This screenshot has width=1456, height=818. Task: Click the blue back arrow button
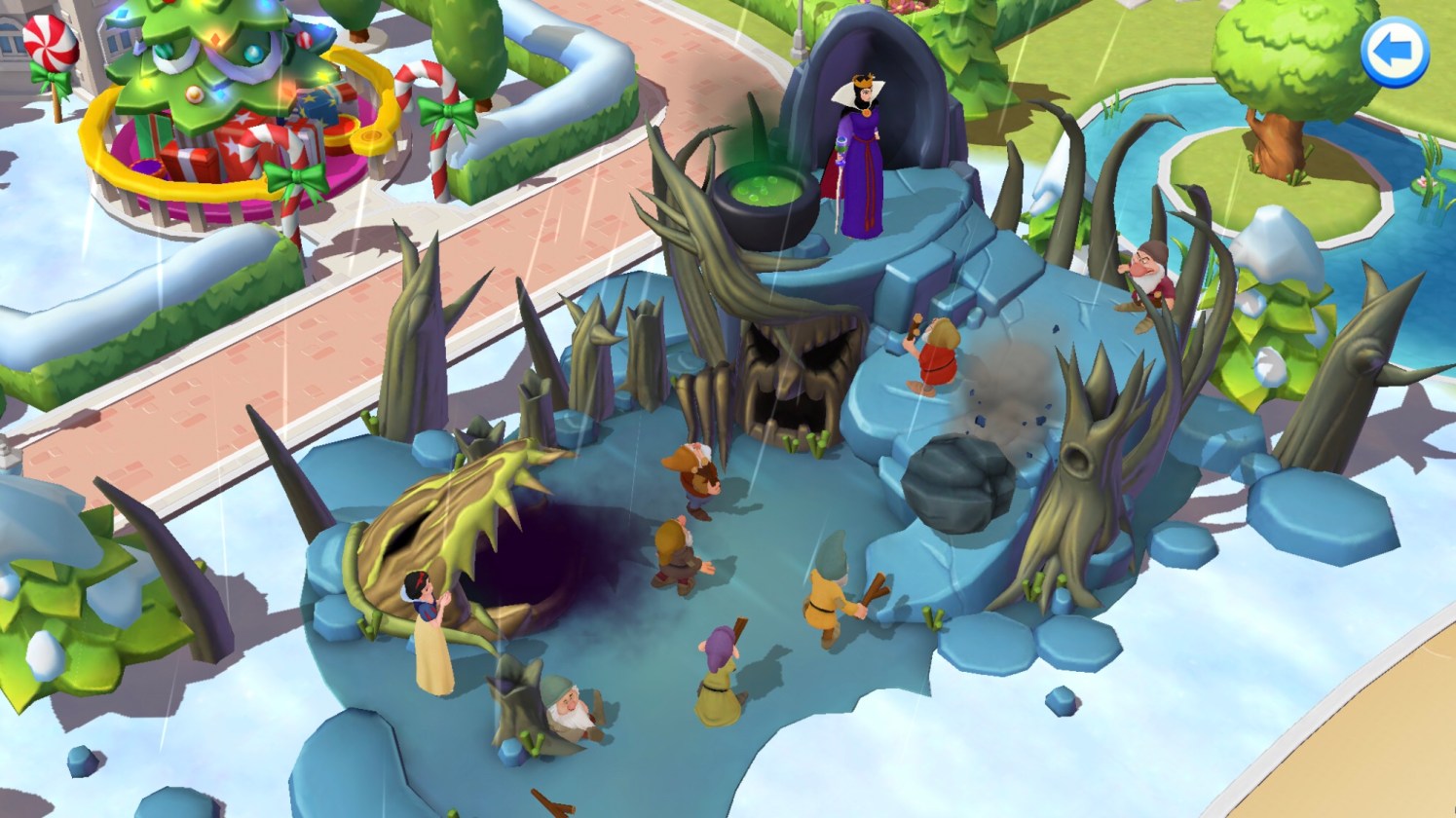tap(1394, 53)
